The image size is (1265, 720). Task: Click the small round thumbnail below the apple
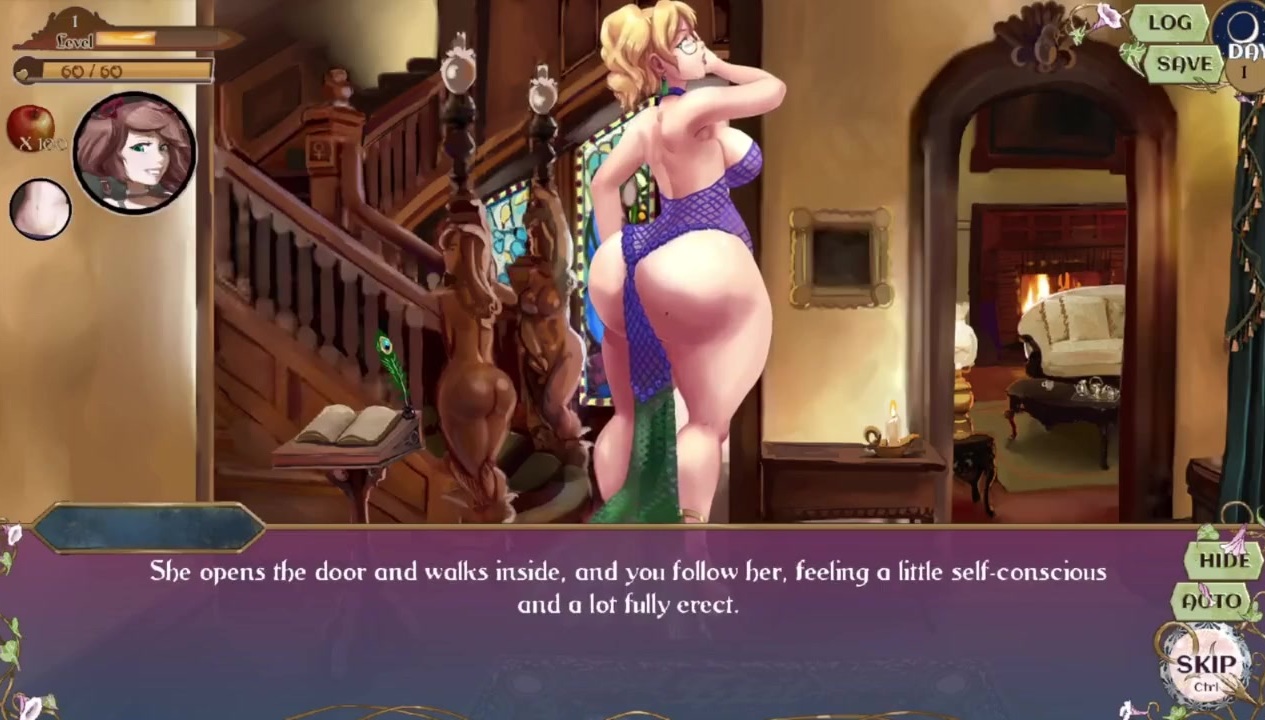coord(40,209)
